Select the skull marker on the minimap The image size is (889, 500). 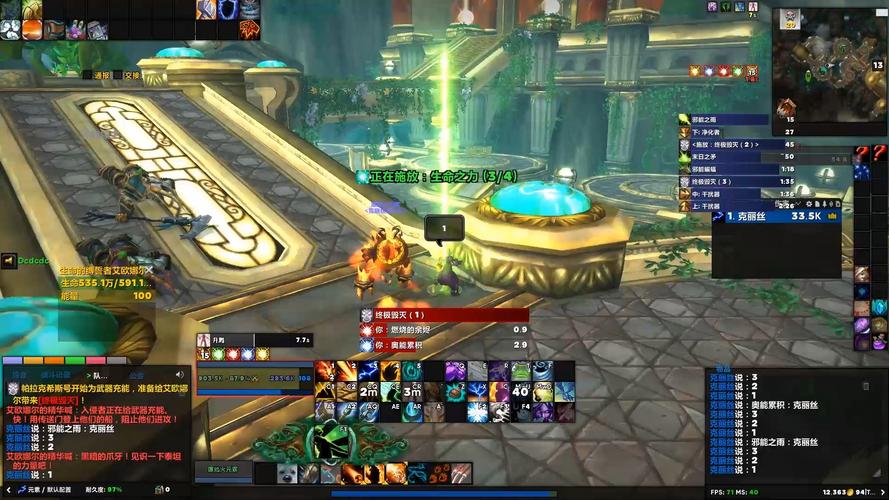click(790, 17)
